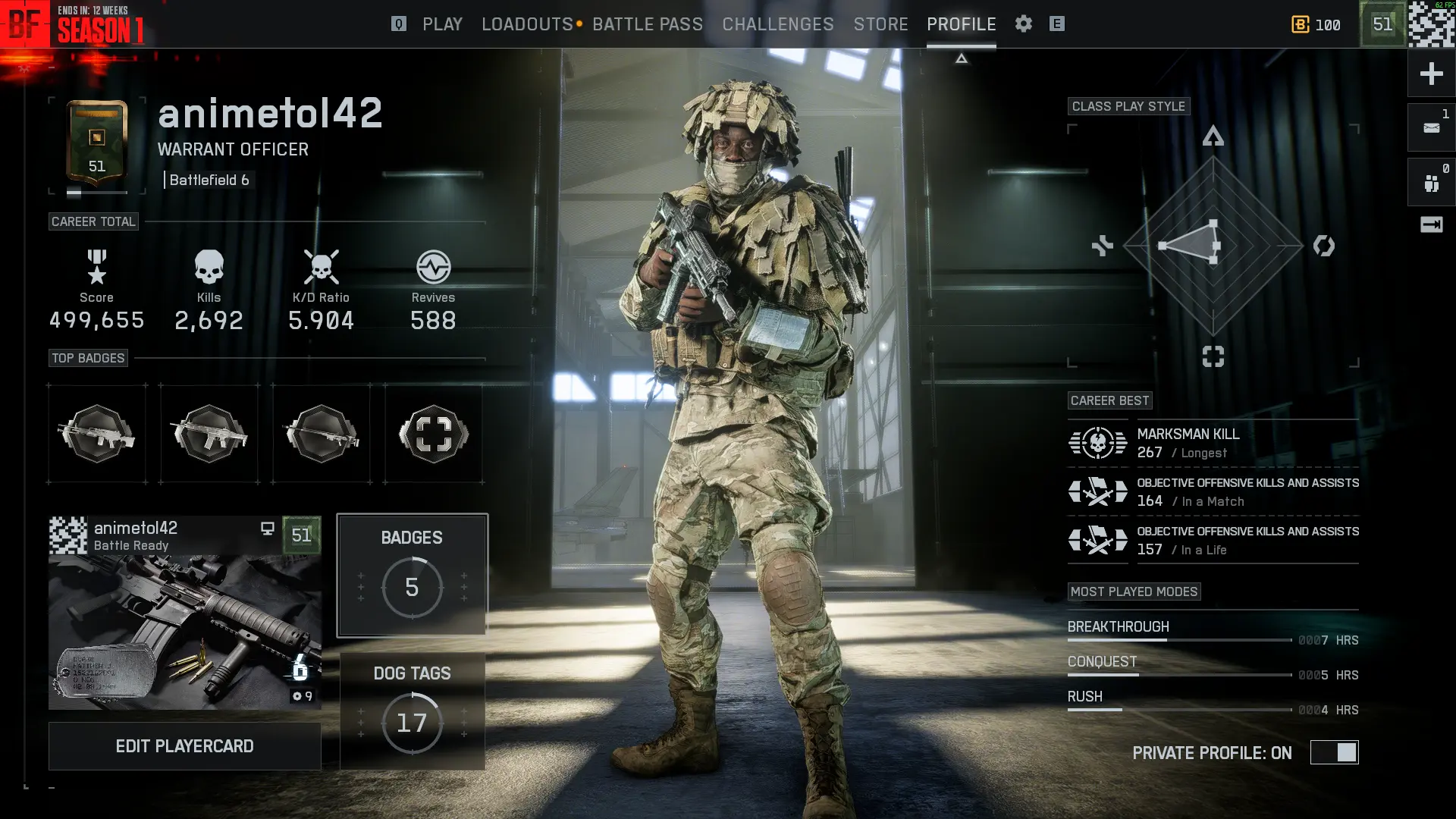Screen dimensions: 1456x819
Task: Go to the Battle Pass tab
Action: click(648, 24)
